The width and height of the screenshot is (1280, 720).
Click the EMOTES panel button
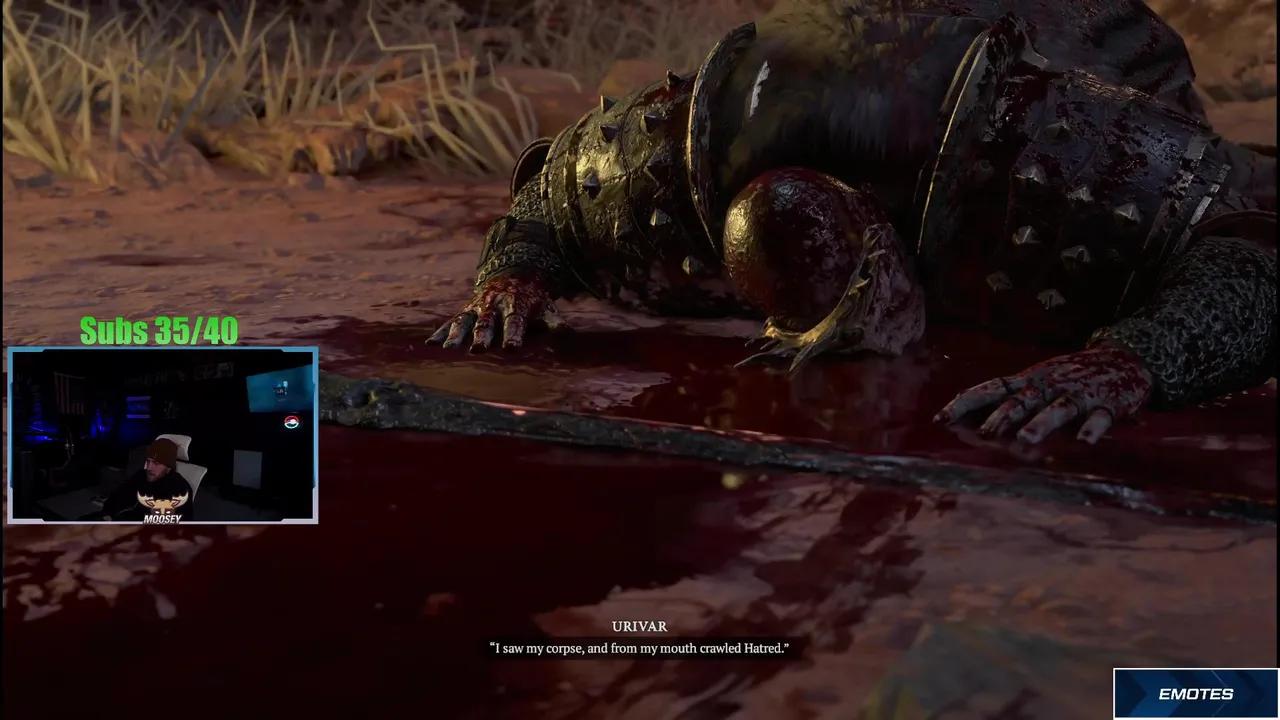point(1196,693)
